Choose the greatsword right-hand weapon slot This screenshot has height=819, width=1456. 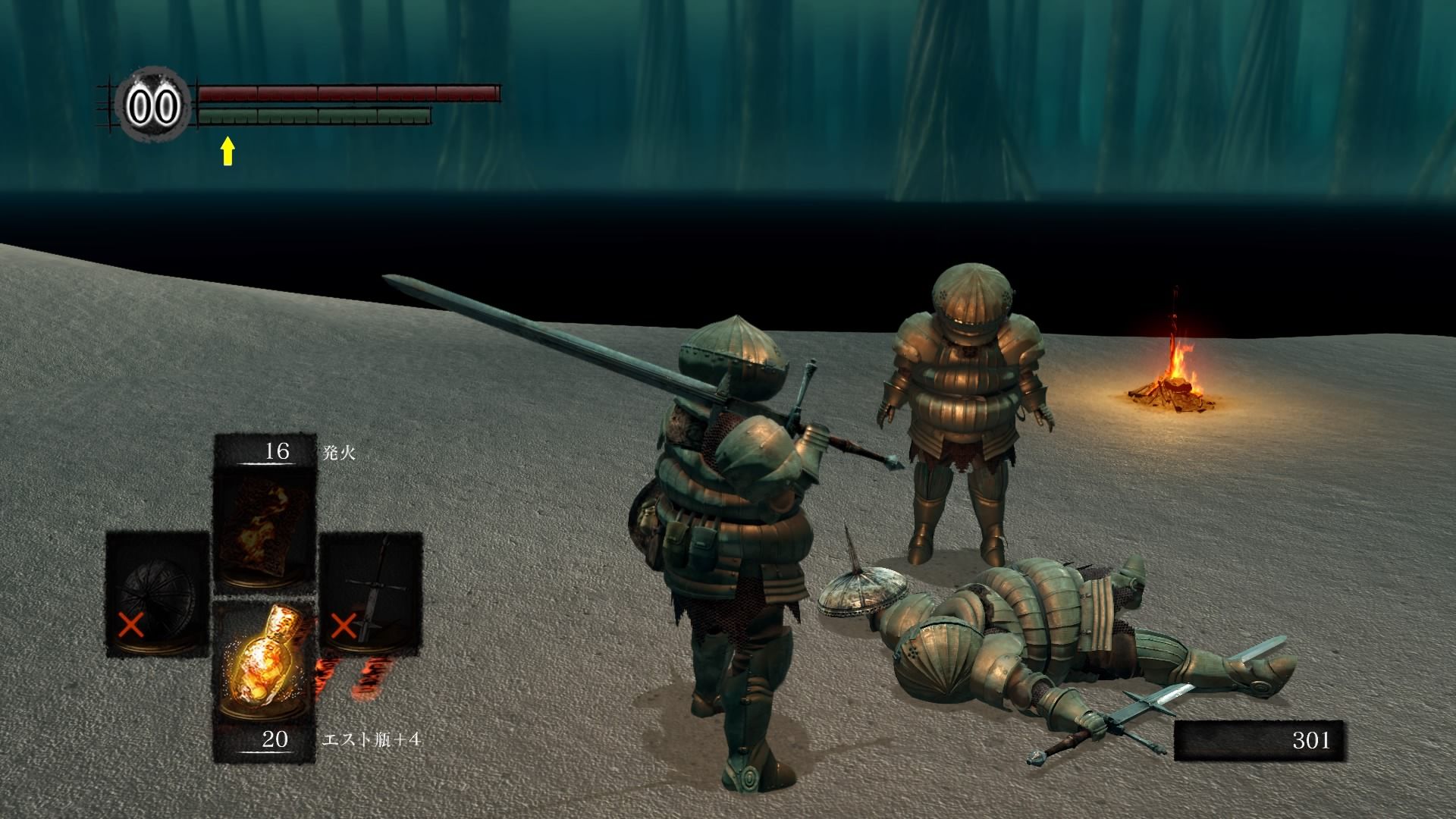[x=370, y=594]
